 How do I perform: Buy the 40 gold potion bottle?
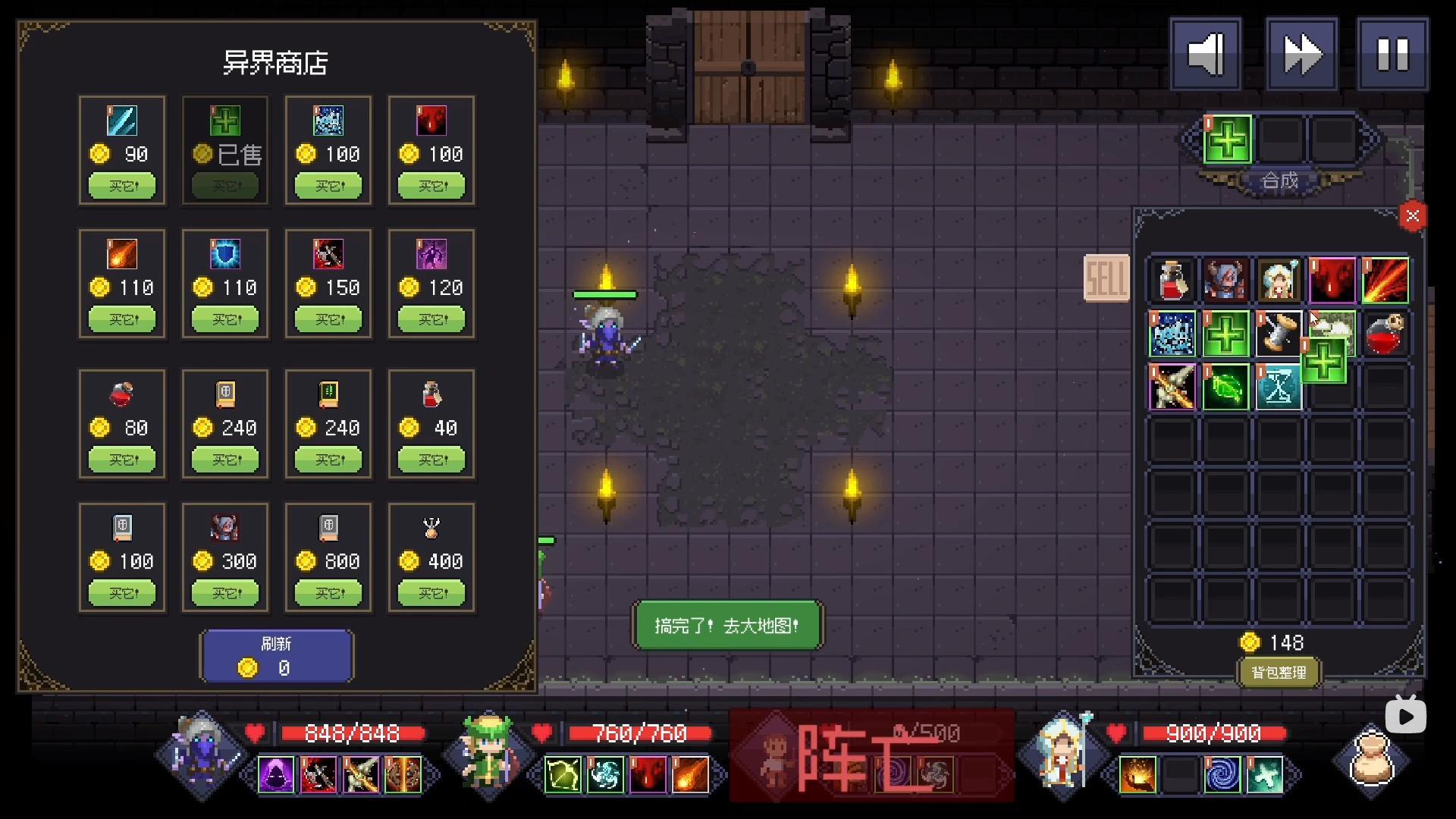(431, 460)
